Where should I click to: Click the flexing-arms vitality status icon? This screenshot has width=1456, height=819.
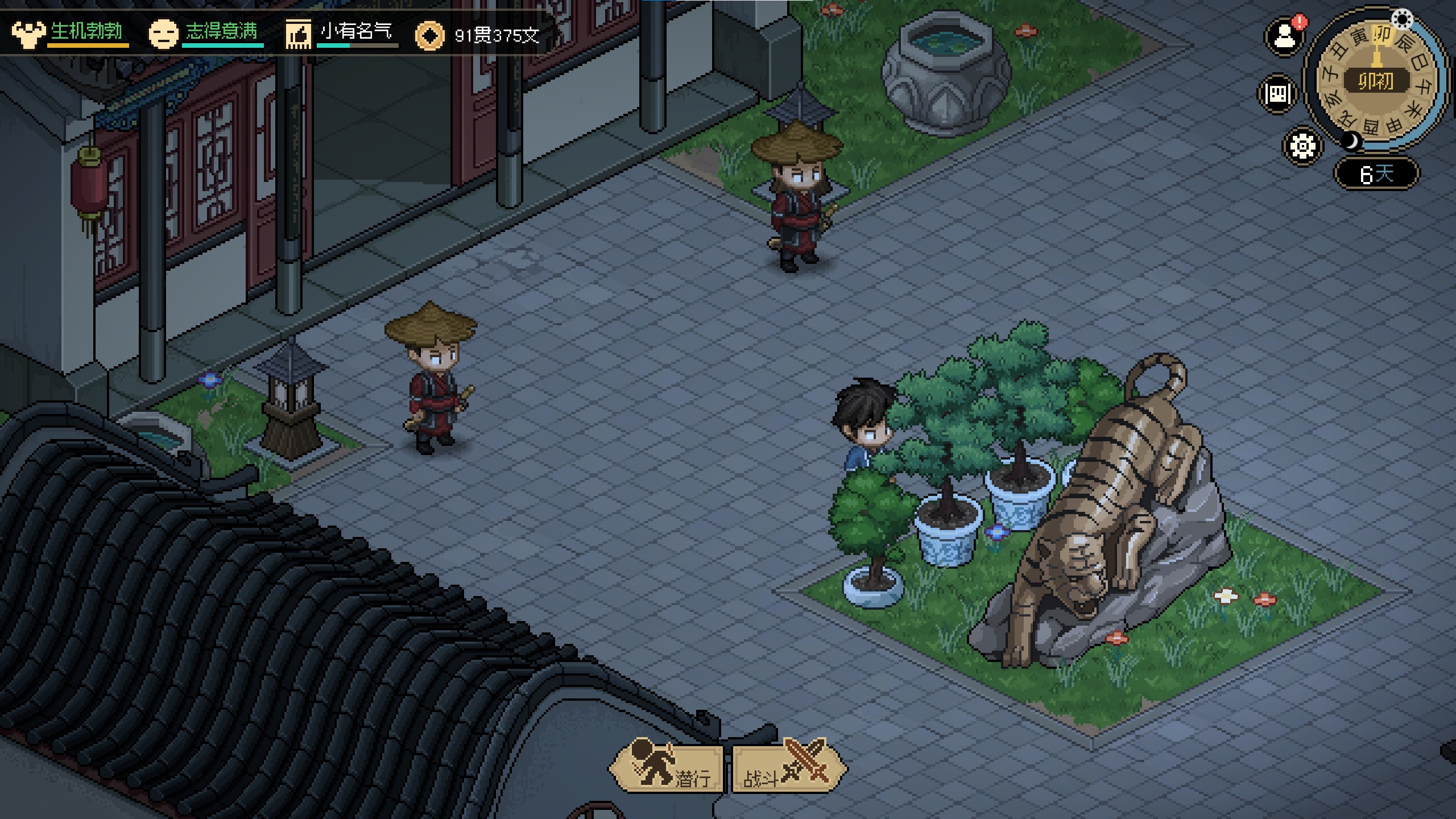(x=28, y=34)
